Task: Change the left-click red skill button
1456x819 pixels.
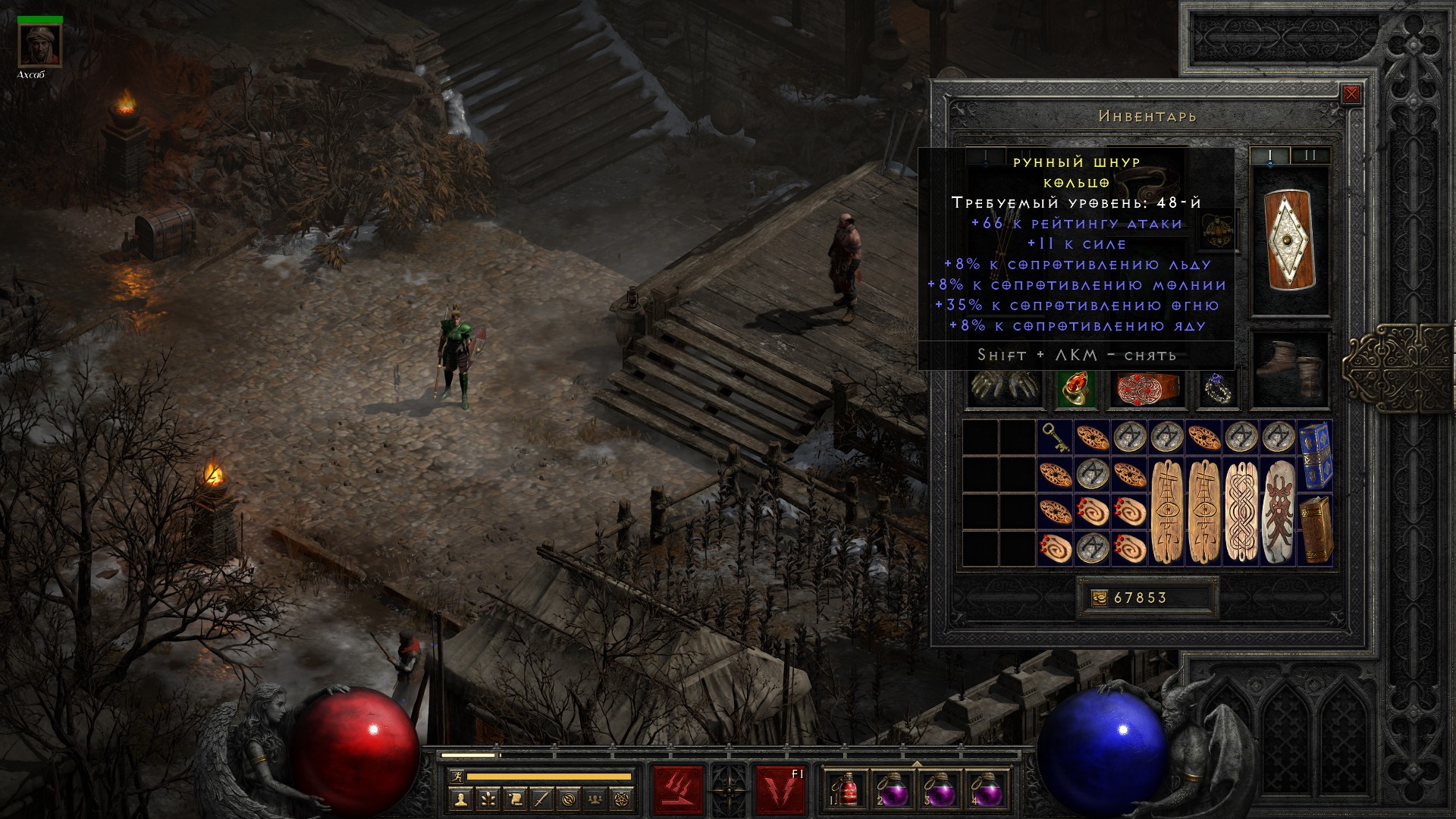Action: click(679, 789)
